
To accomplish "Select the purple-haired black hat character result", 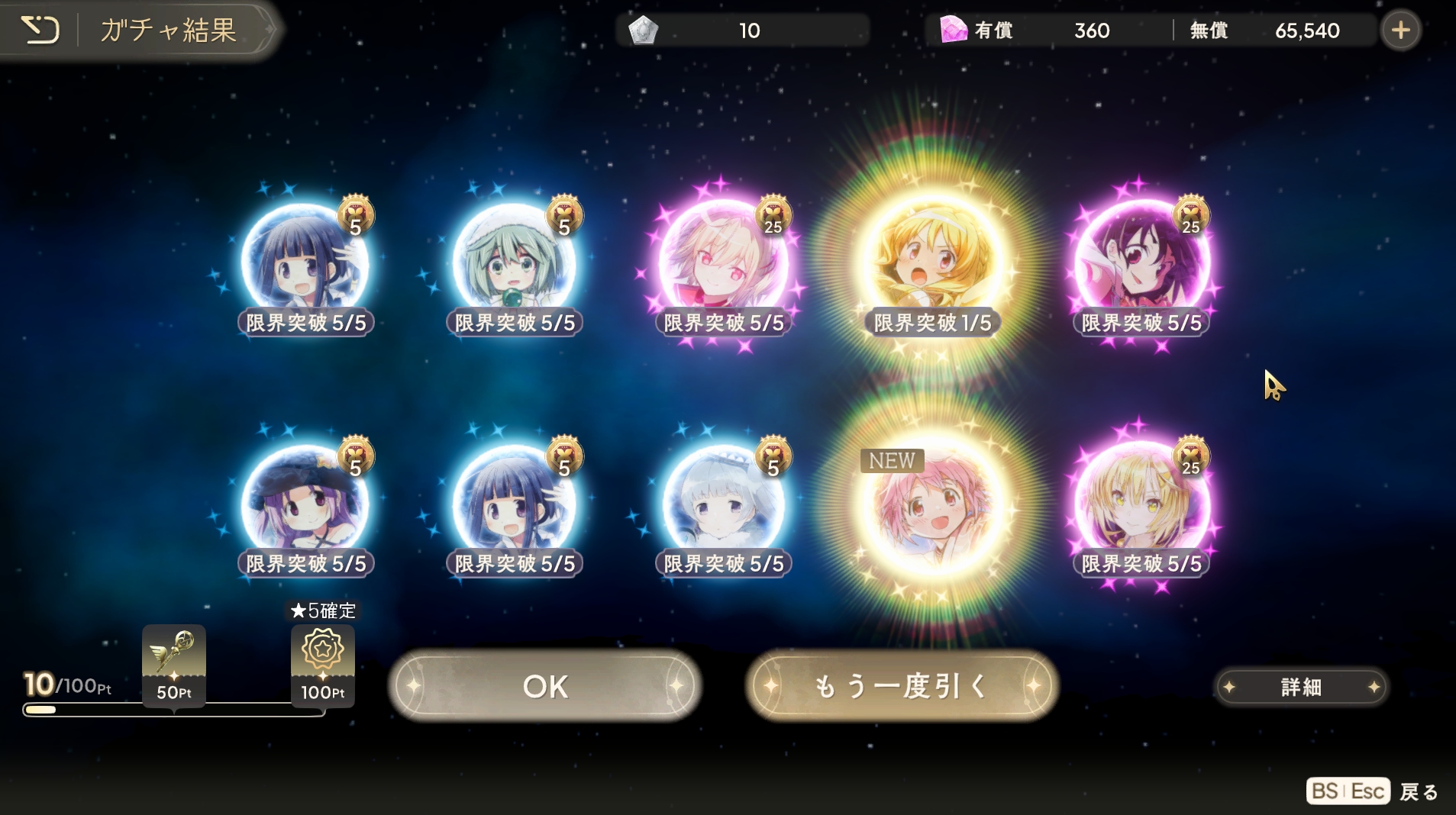I will 305,505.
